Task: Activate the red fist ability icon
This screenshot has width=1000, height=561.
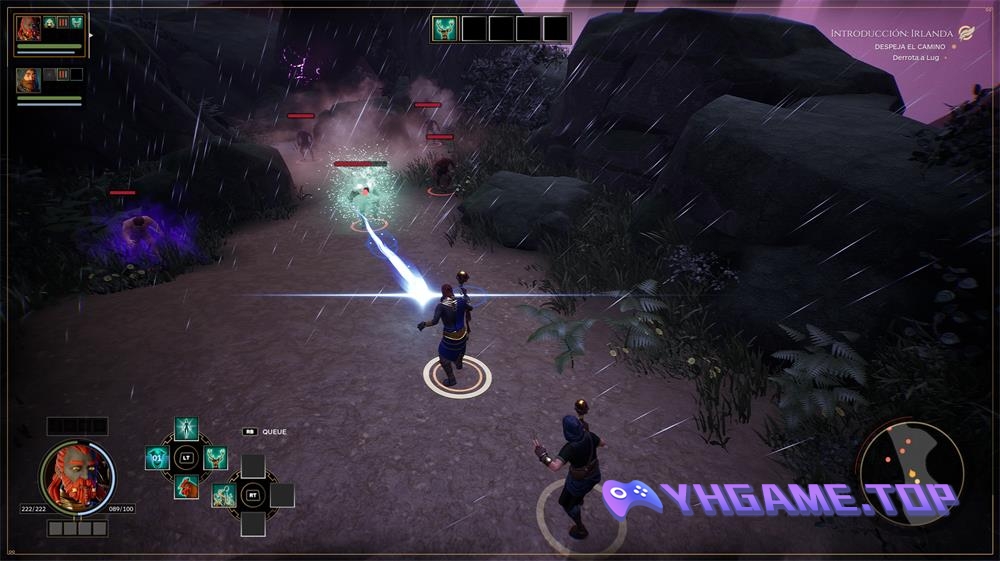Action: pos(187,487)
